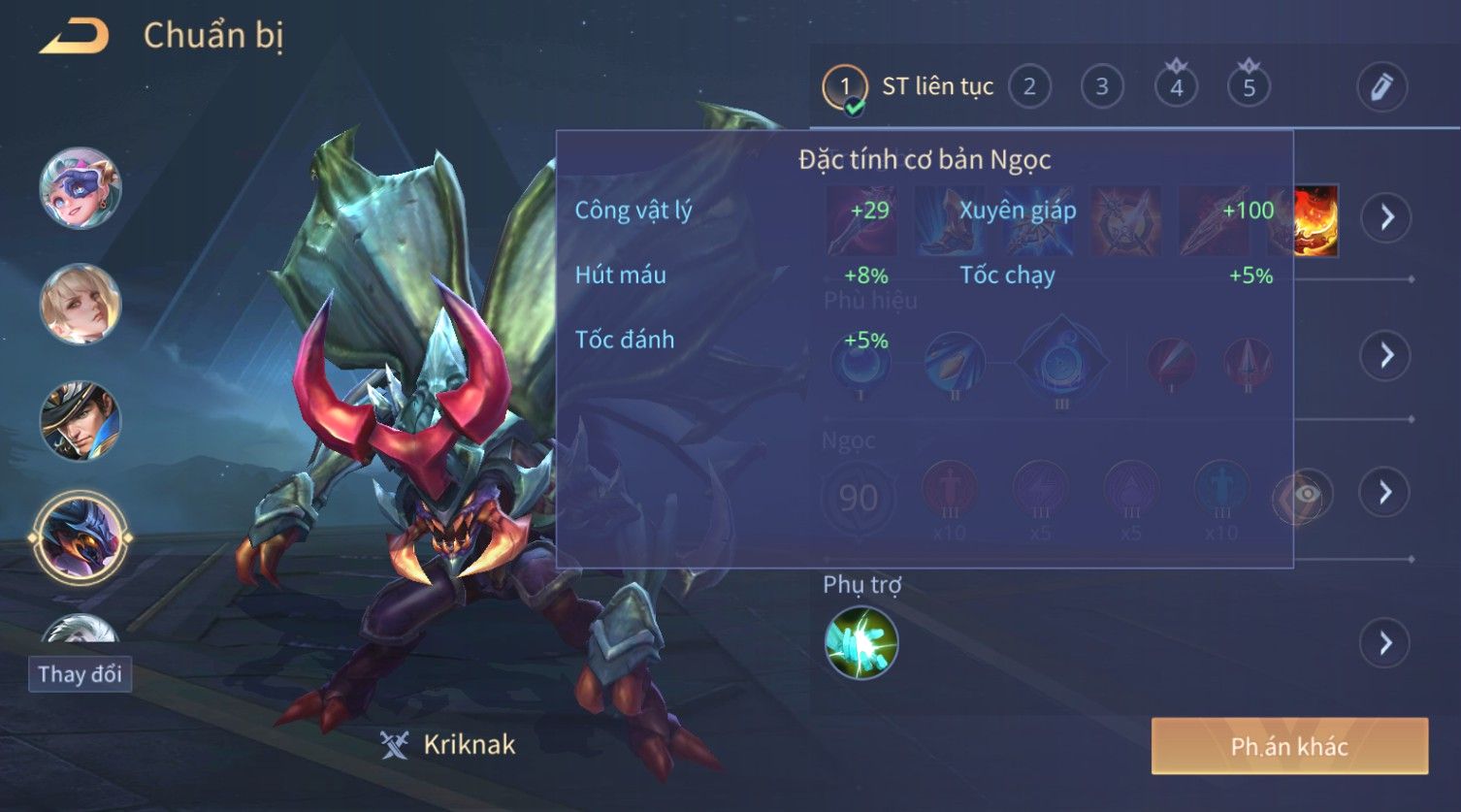Edit preset with the pencil icon
The image size is (1461, 812).
(1381, 87)
